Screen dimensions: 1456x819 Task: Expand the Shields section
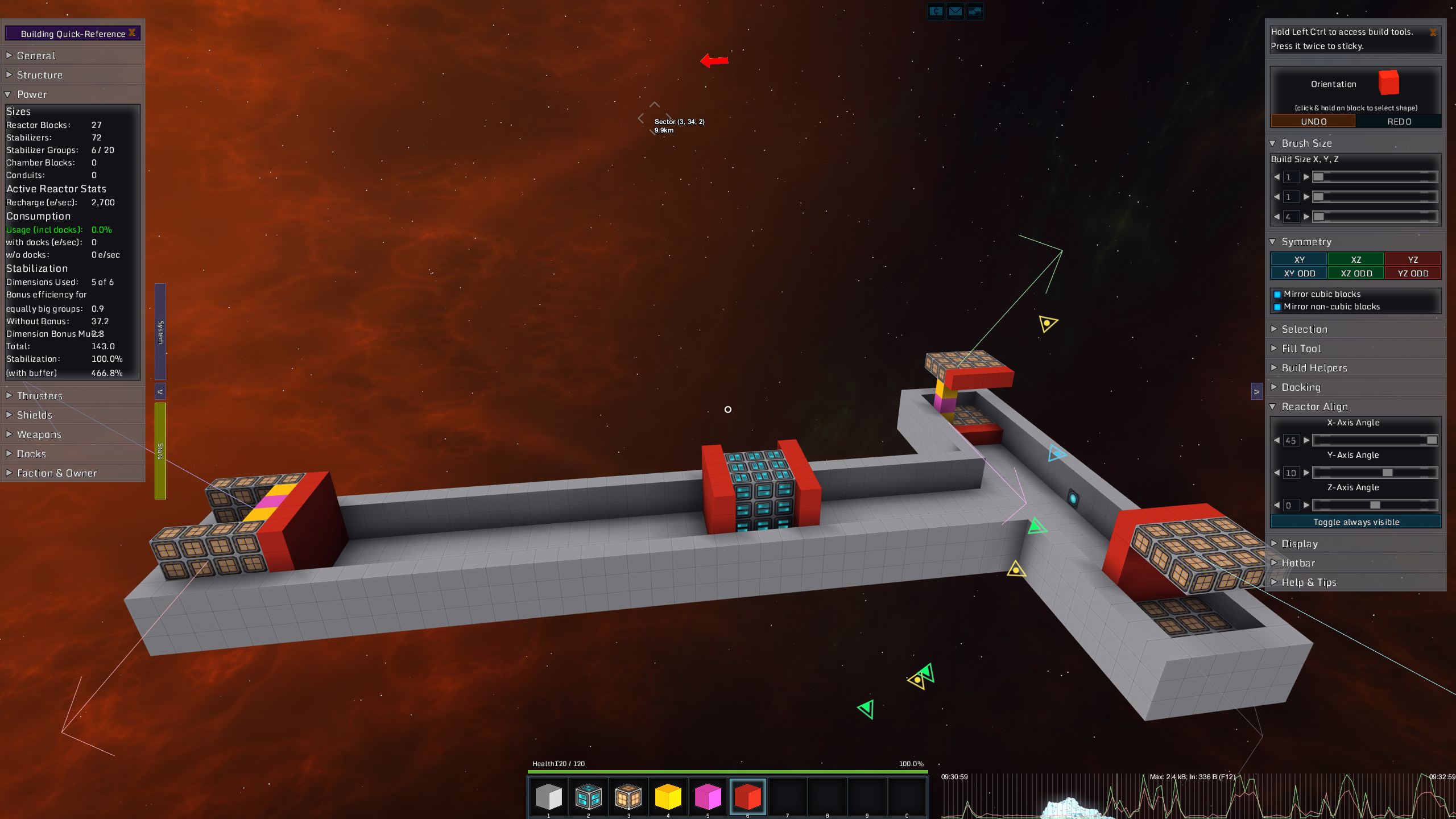point(35,415)
